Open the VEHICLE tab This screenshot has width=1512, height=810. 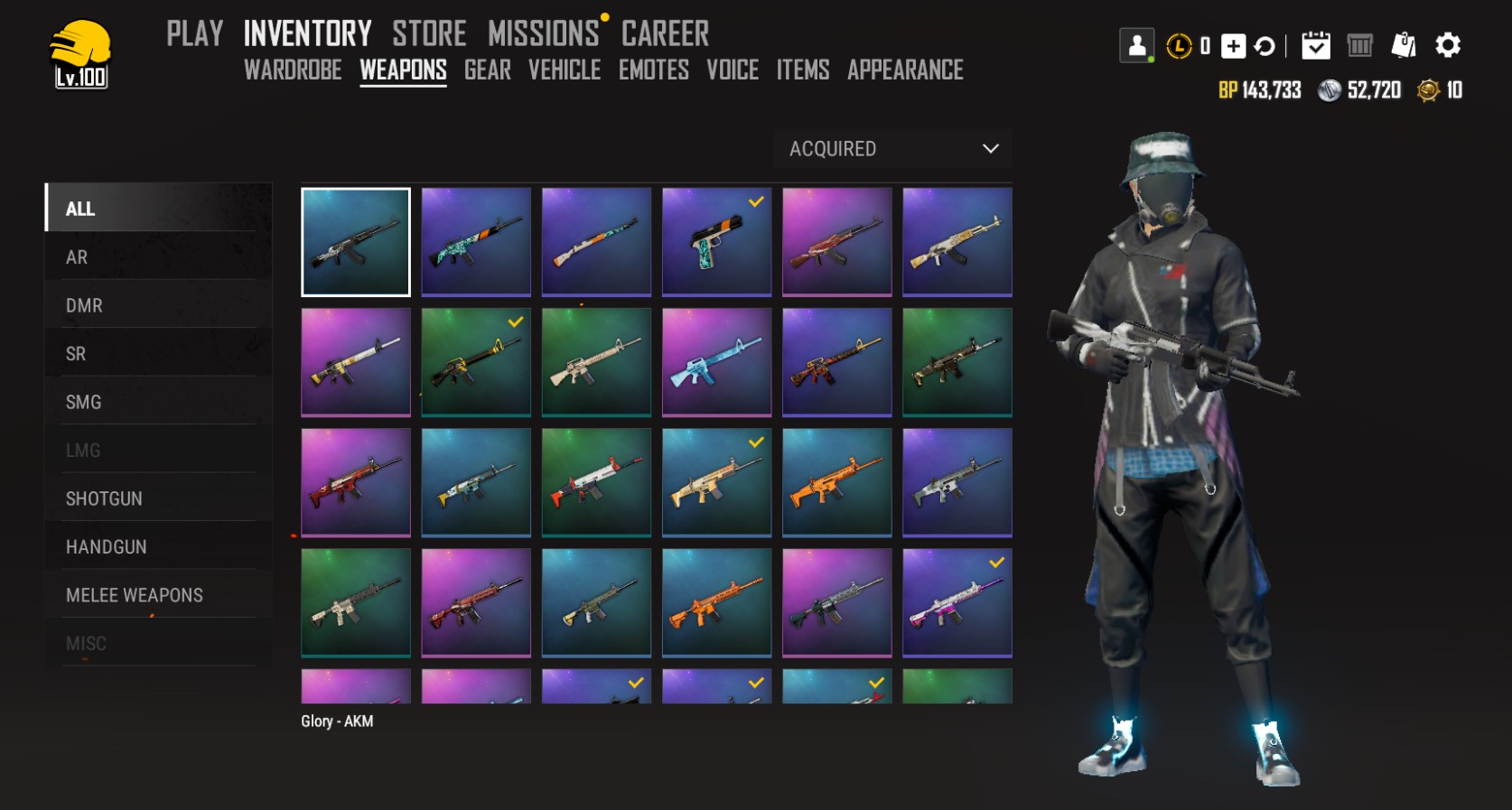564,70
